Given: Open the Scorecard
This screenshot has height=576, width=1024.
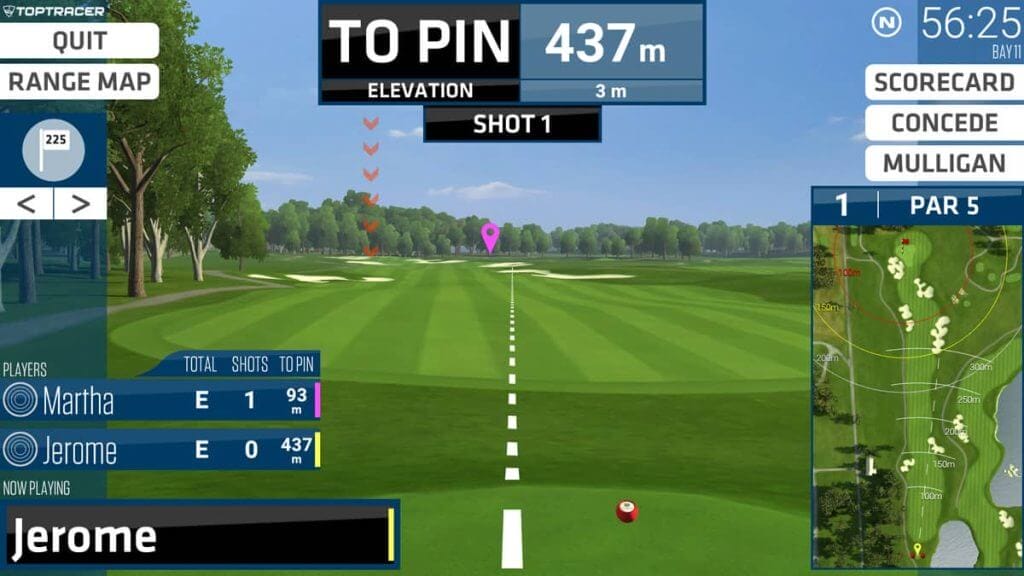Looking at the screenshot, I should pos(943,82).
